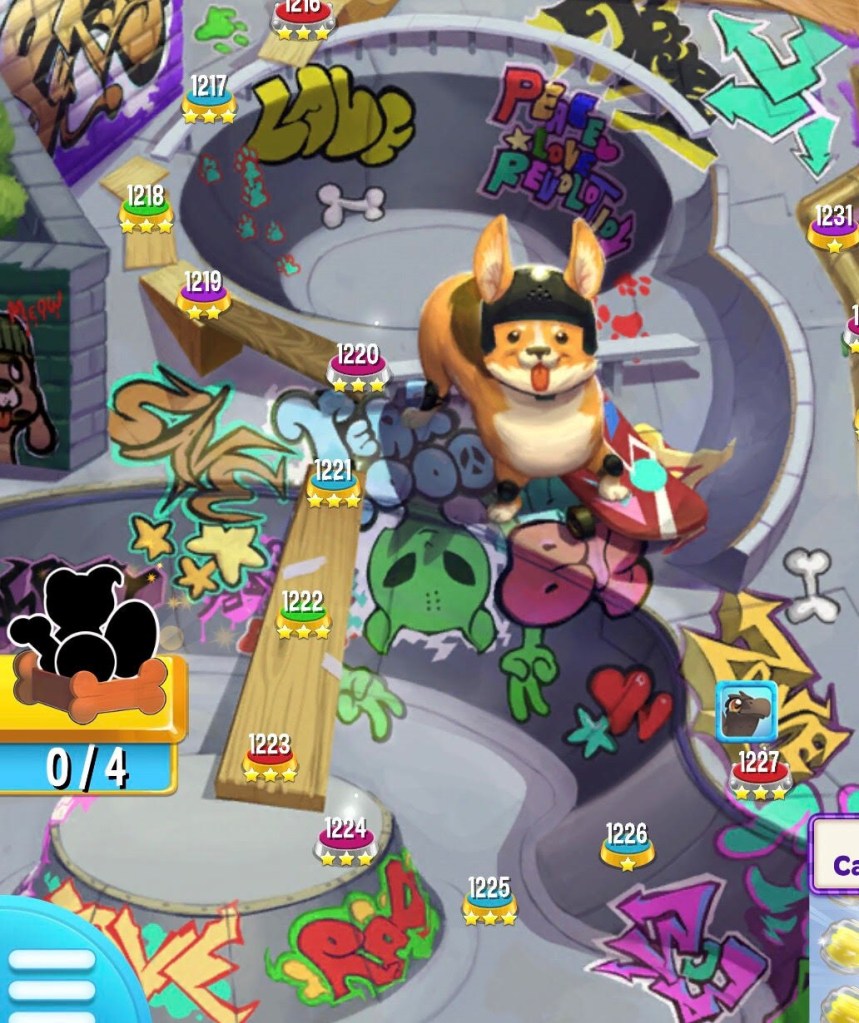Play level 1227 below eagle avatar
Screen dimensions: 859x1023
pyautogui.click(x=759, y=777)
